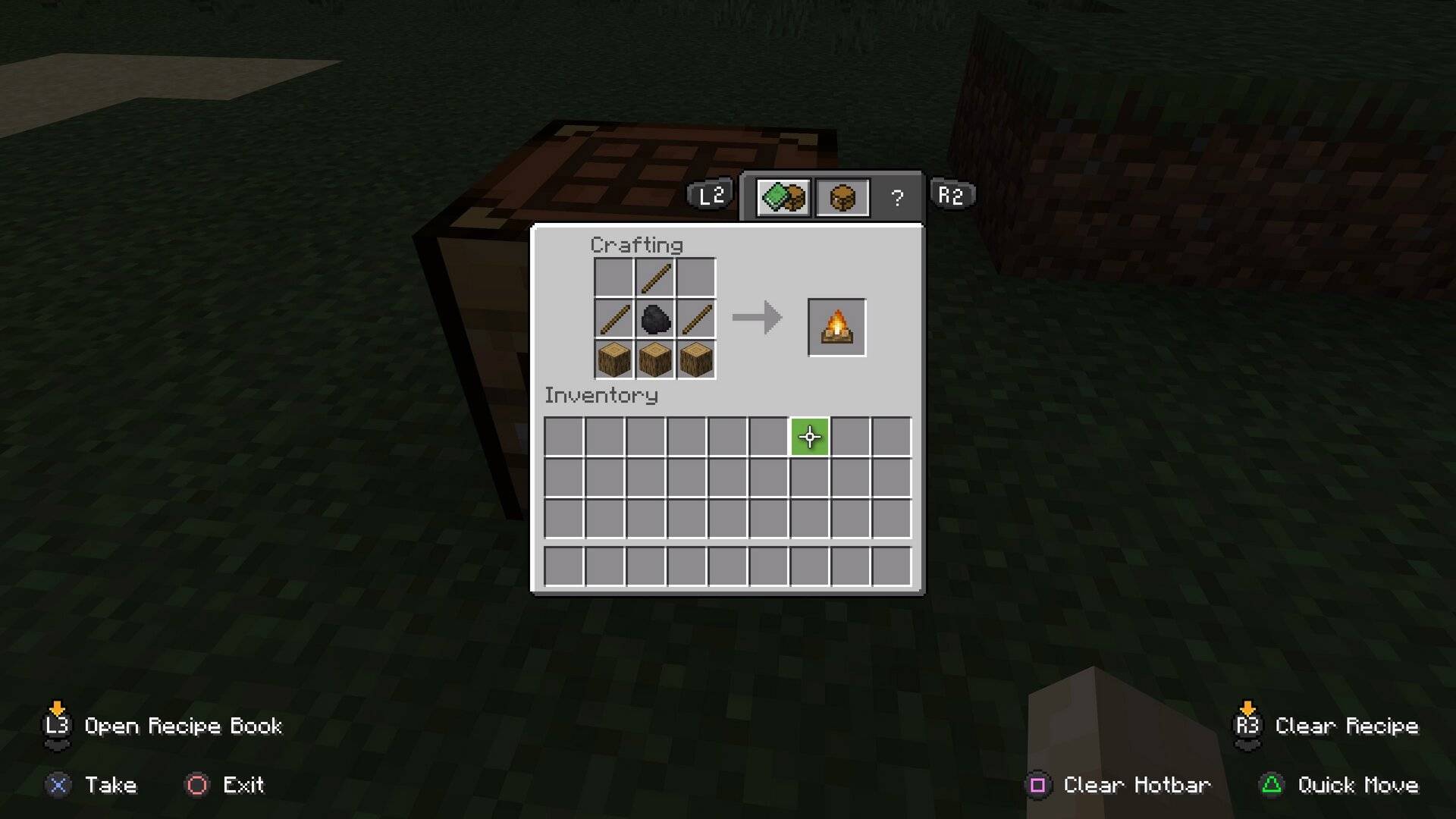The height and width of the screenshot is (819, 1456).
Task: Pick the stick left of the coal
Action: pyautogui.click(x=615, y=319)
